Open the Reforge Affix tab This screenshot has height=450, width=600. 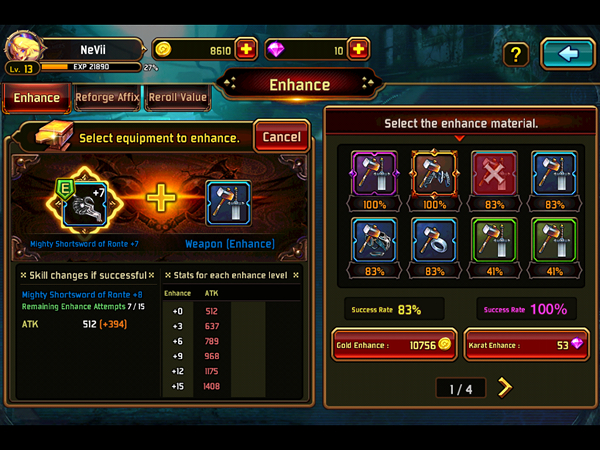click(x=108, y=98)
